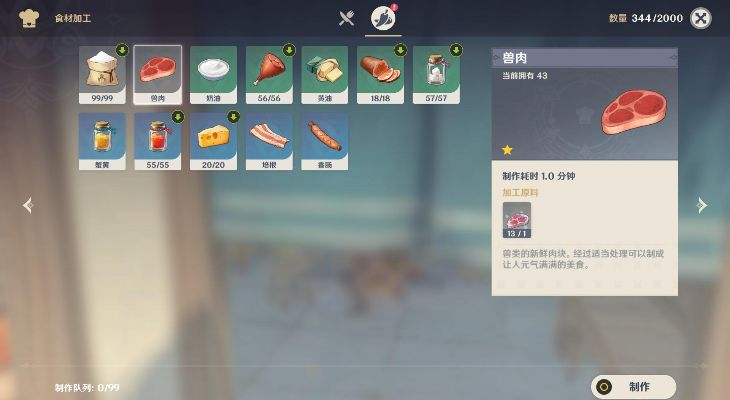Viewport: 730px width, 400px height.
Task: Go to the next page with right arrow
Action: (x=701, y=205)
